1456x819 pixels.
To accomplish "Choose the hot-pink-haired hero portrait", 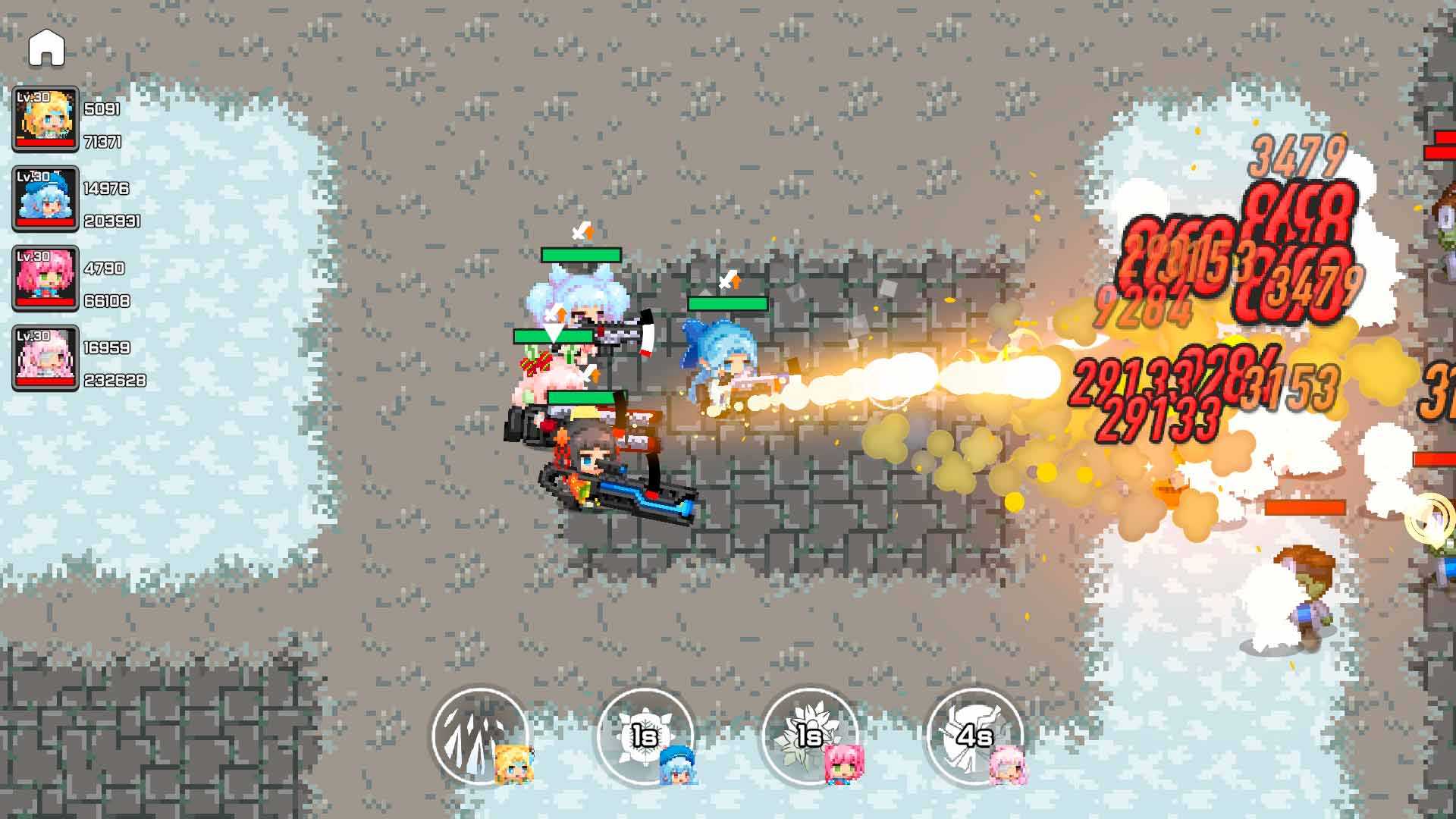I will pyautogui.click(x=45, y=278).
